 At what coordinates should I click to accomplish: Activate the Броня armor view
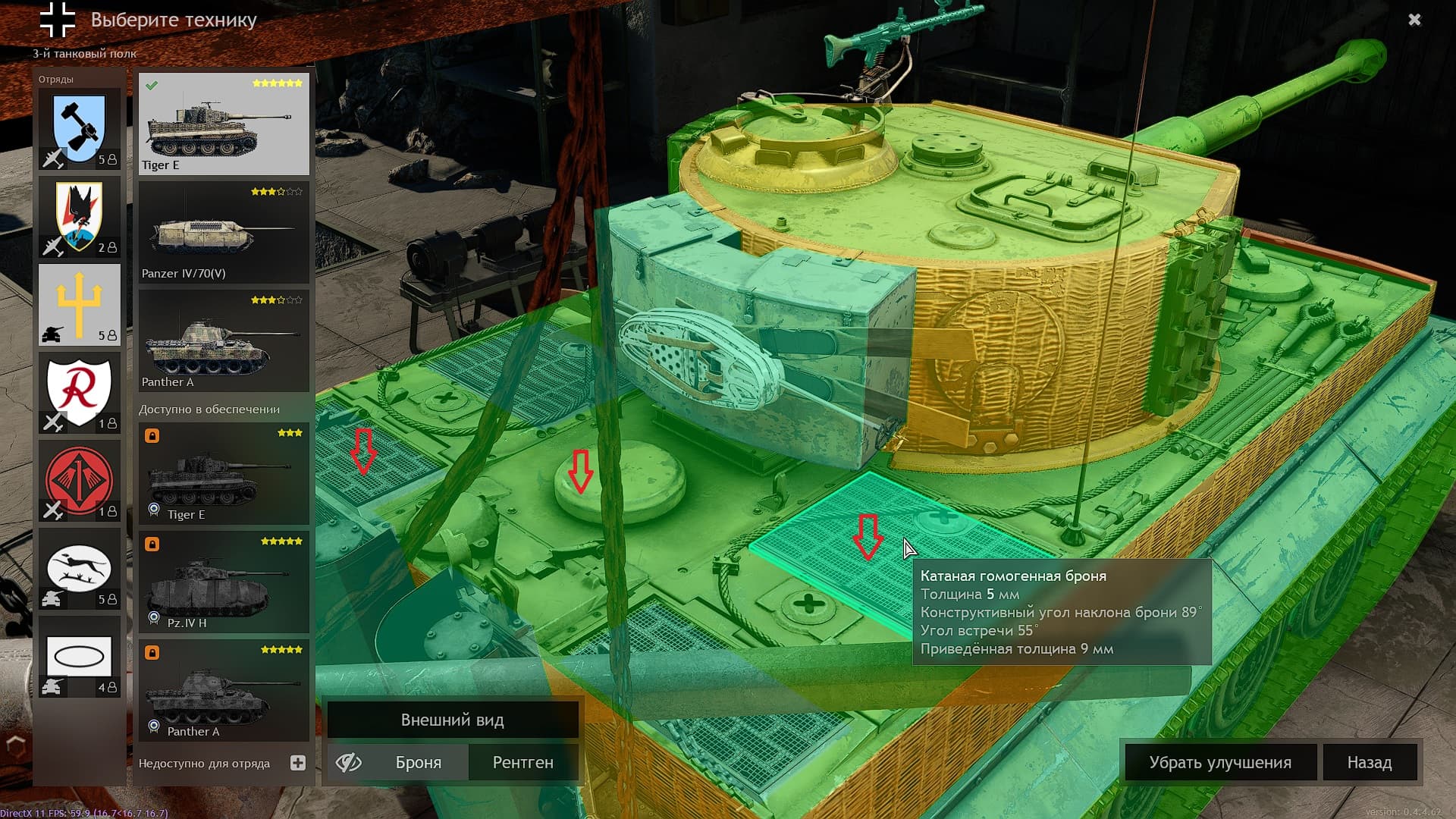[418, 762]
